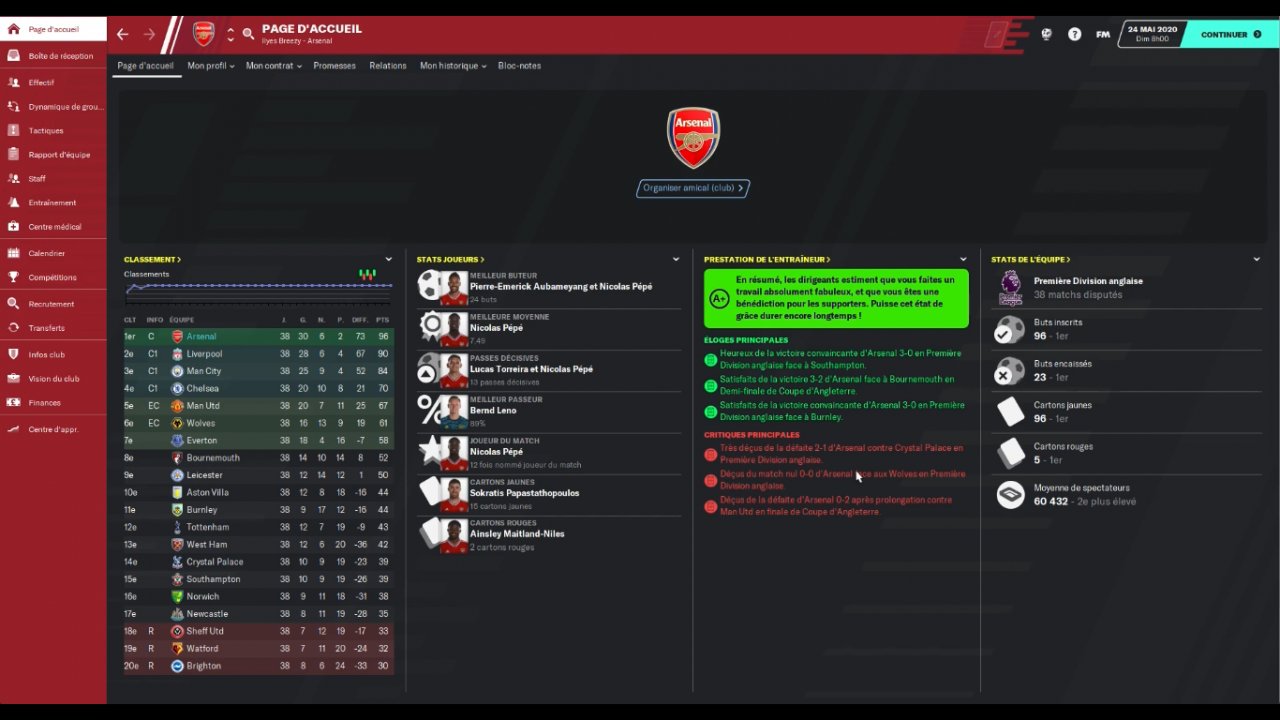The height and width of the screenshot is (720, 1280).
Task: Open the Bloc-notes tab
Action: click(x=519, y=66)
